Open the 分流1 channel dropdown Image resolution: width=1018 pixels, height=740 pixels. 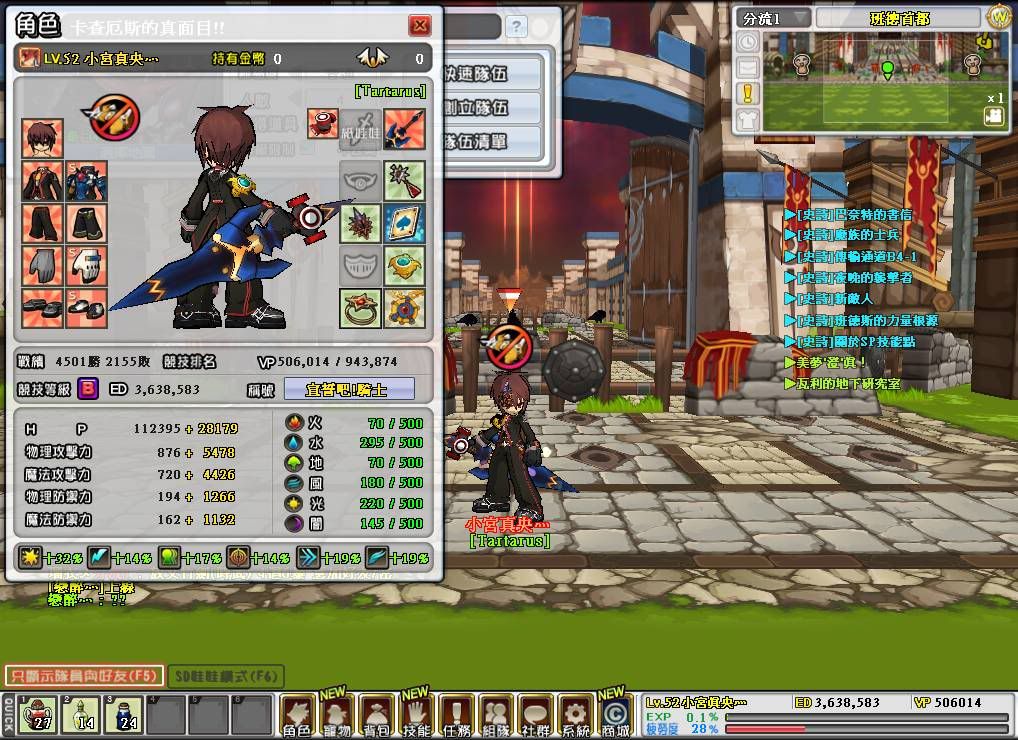click(775, 18)
